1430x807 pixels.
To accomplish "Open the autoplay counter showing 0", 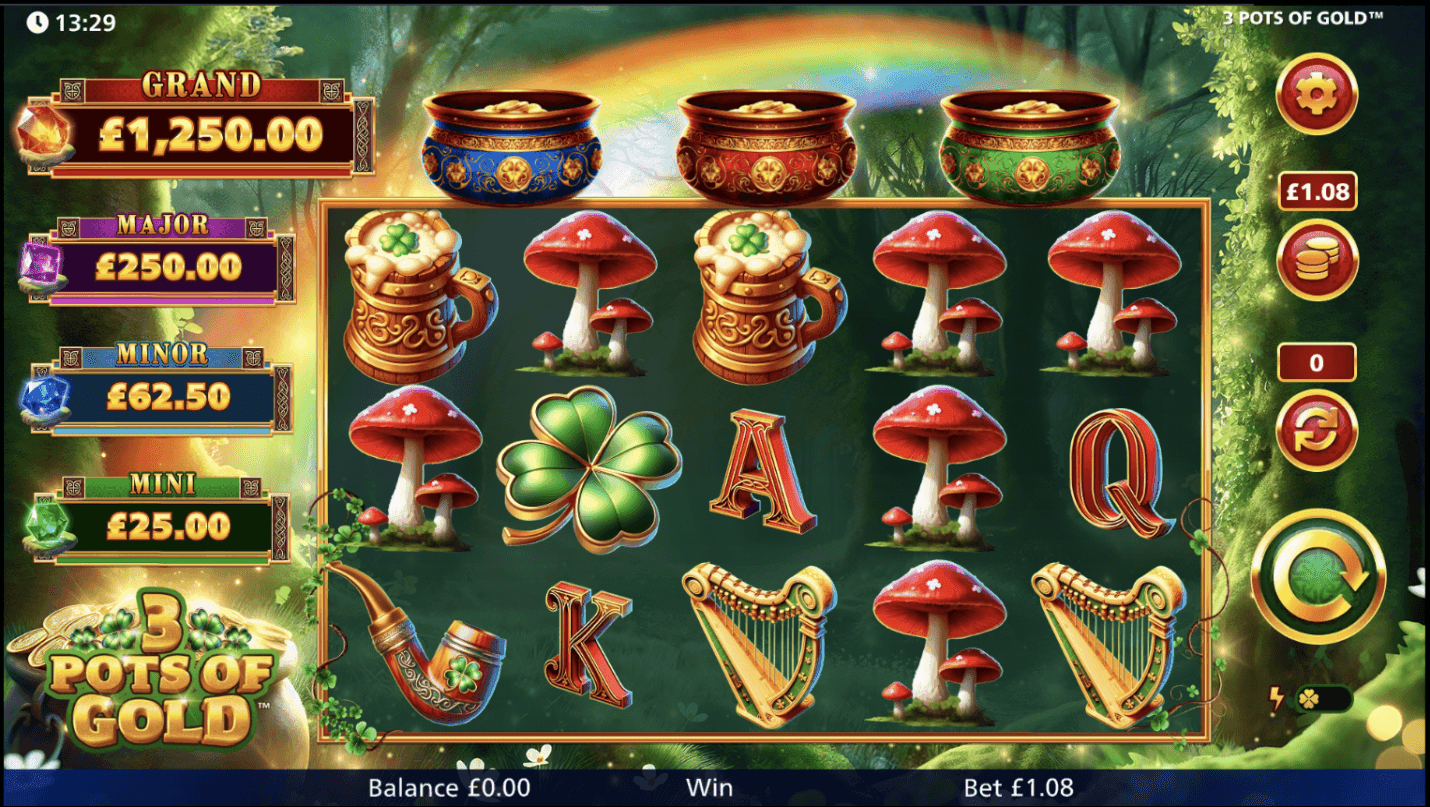I will click(x=1315, y=362).
